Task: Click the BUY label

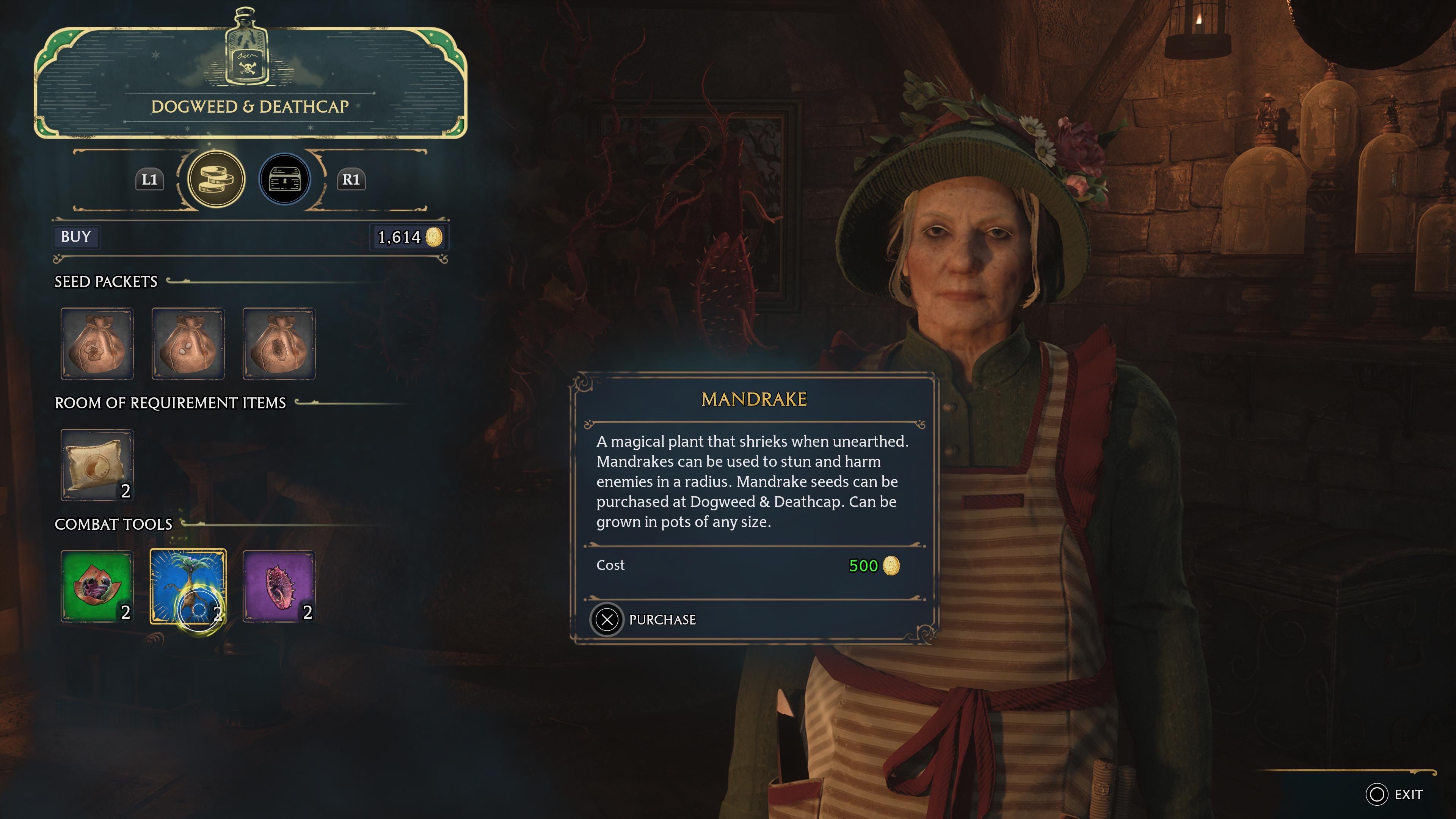Action: pyautogui.click(x=76, y=237)
